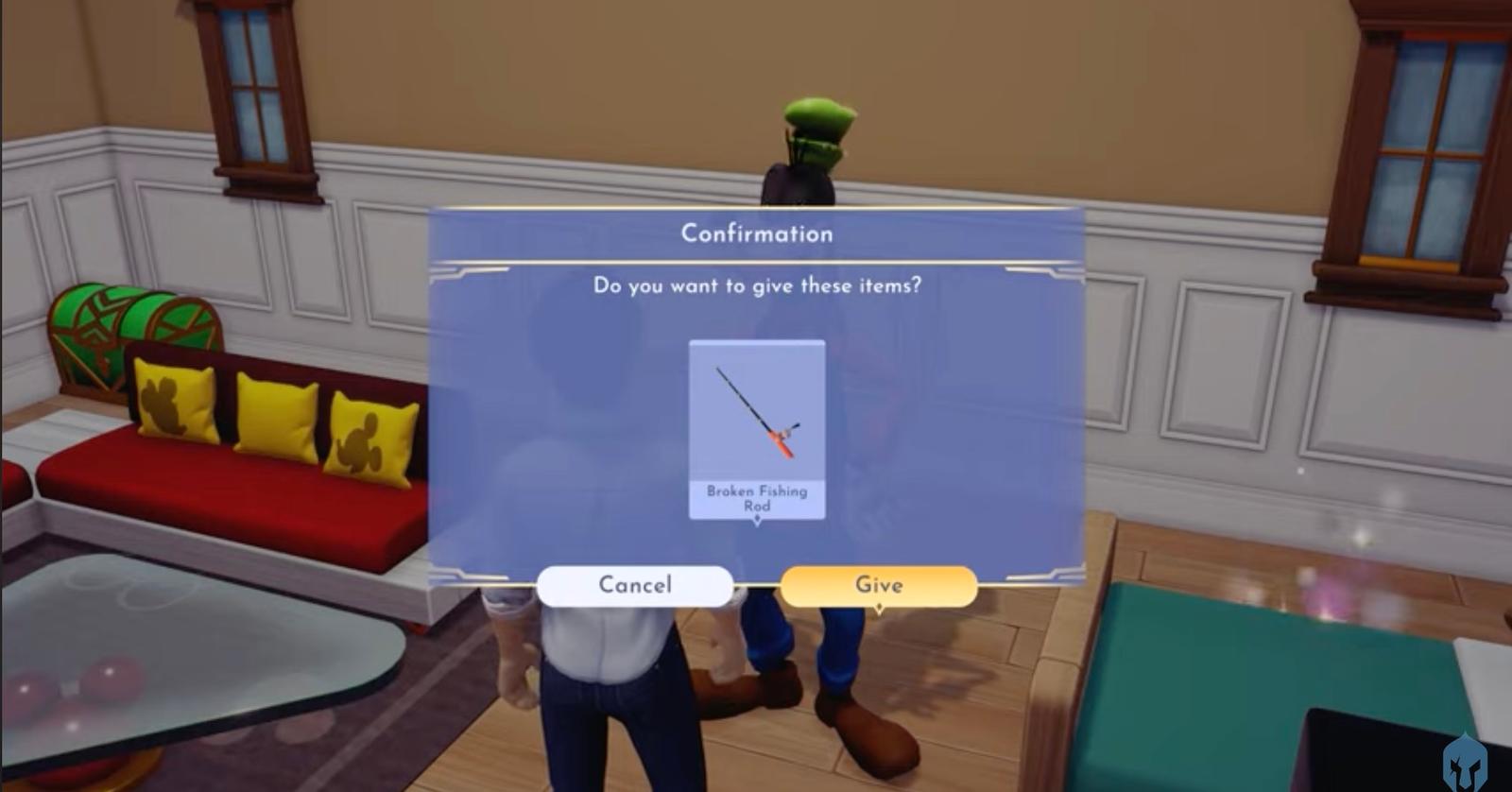
Task: Select the Broken Fishing Rod item icon
Action: [756, 416]
